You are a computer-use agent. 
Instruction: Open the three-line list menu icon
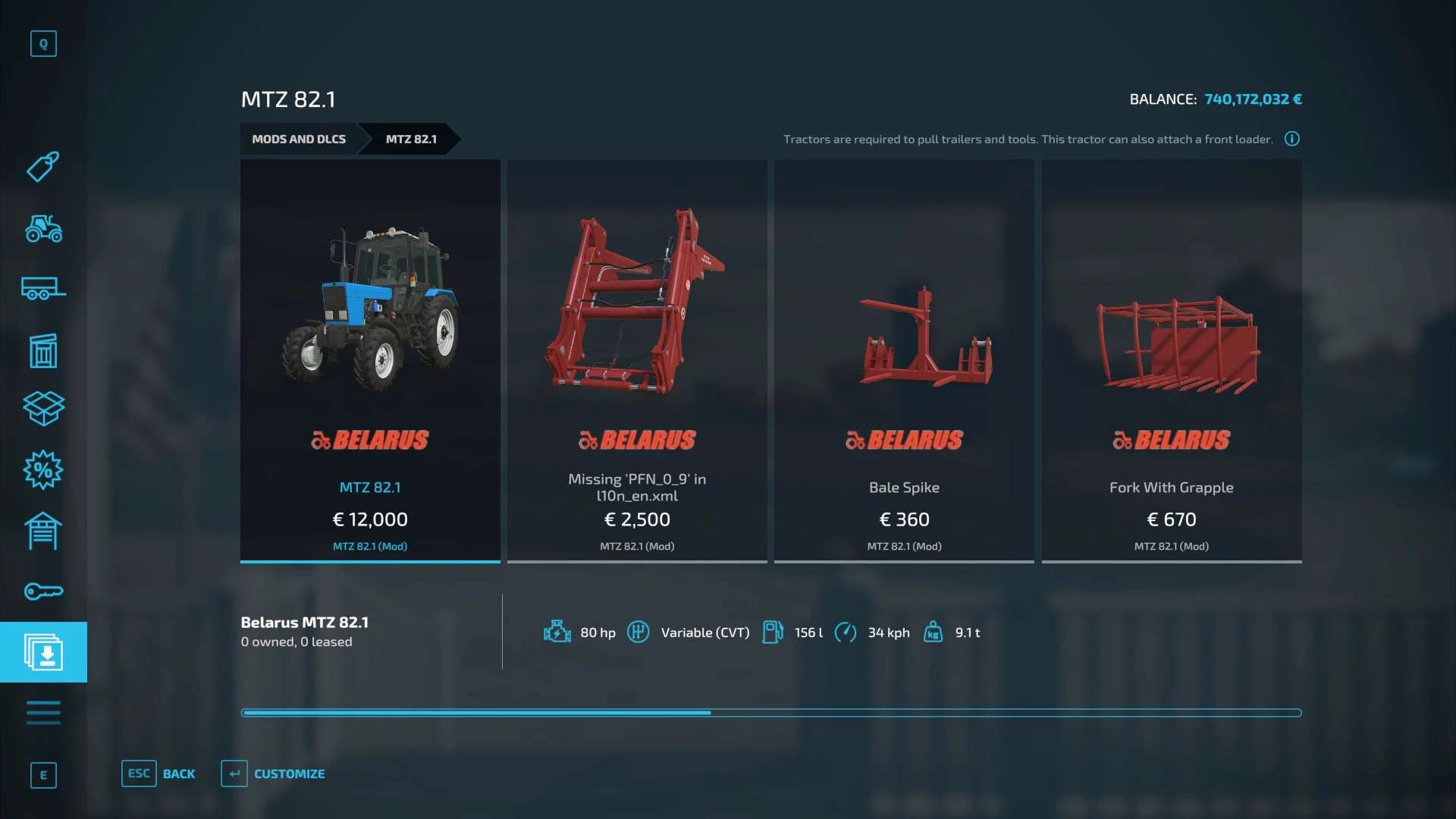pos(43,713)
